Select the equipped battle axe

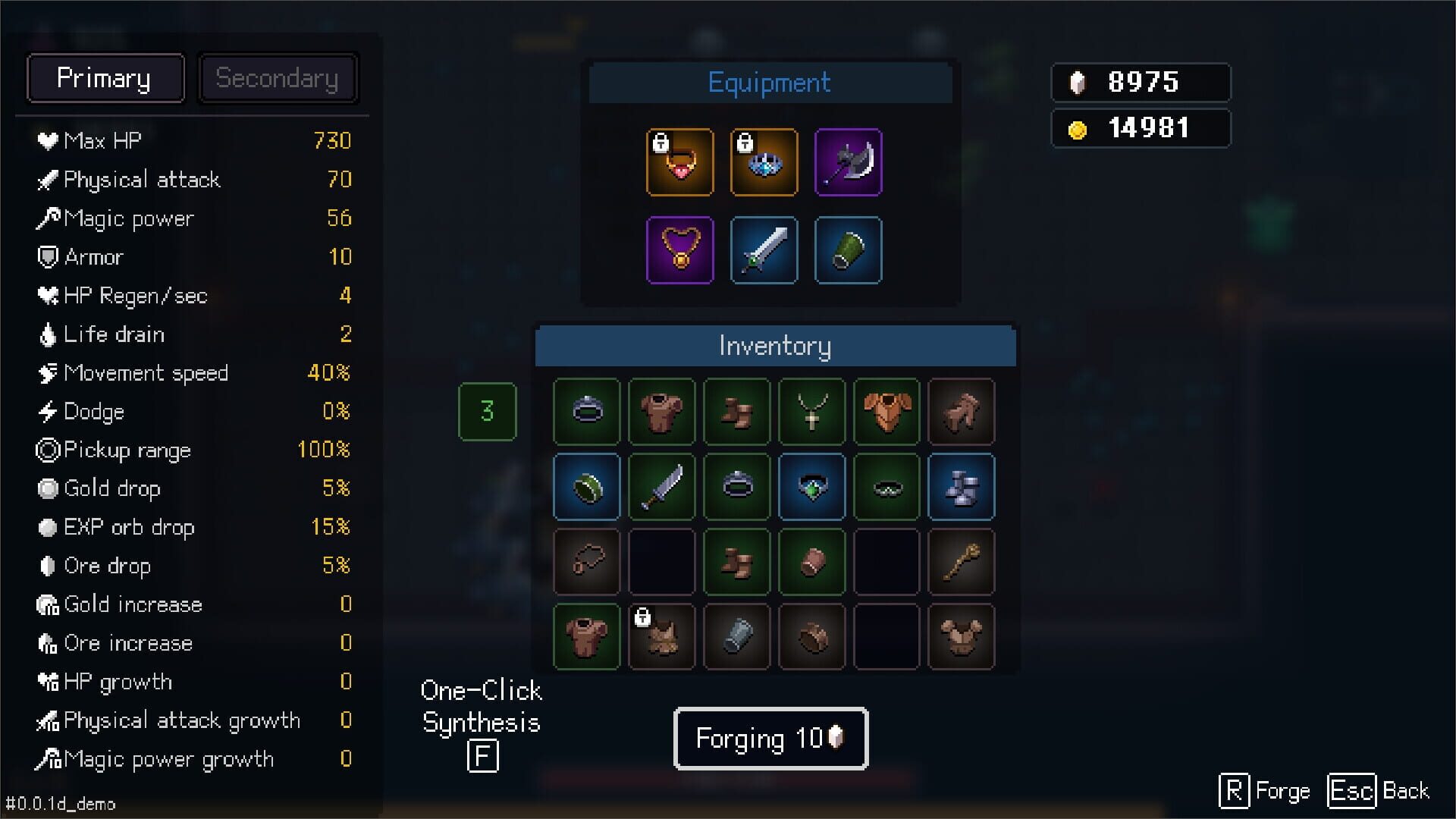click(x=847, y=162)
